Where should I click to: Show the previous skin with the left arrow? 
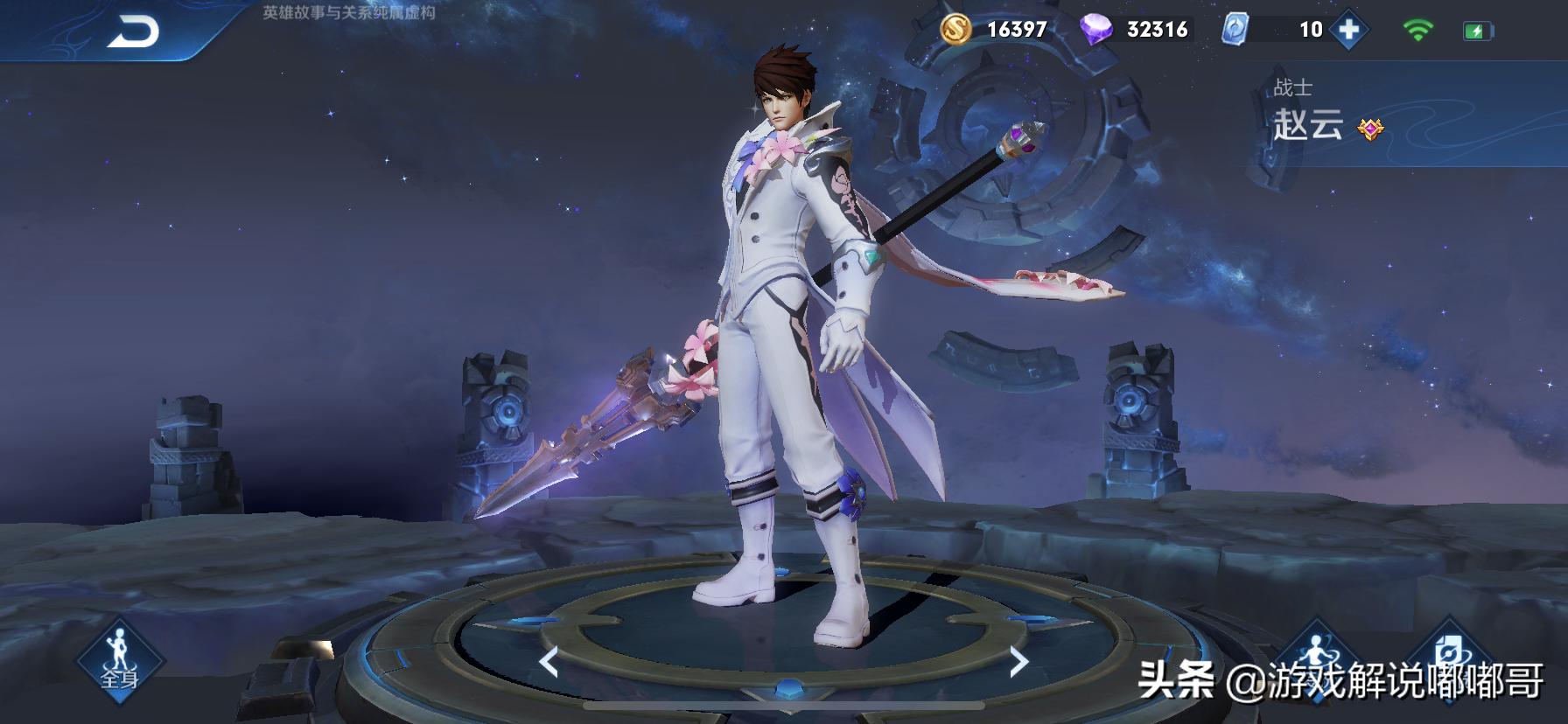click(x=549, y=662)
